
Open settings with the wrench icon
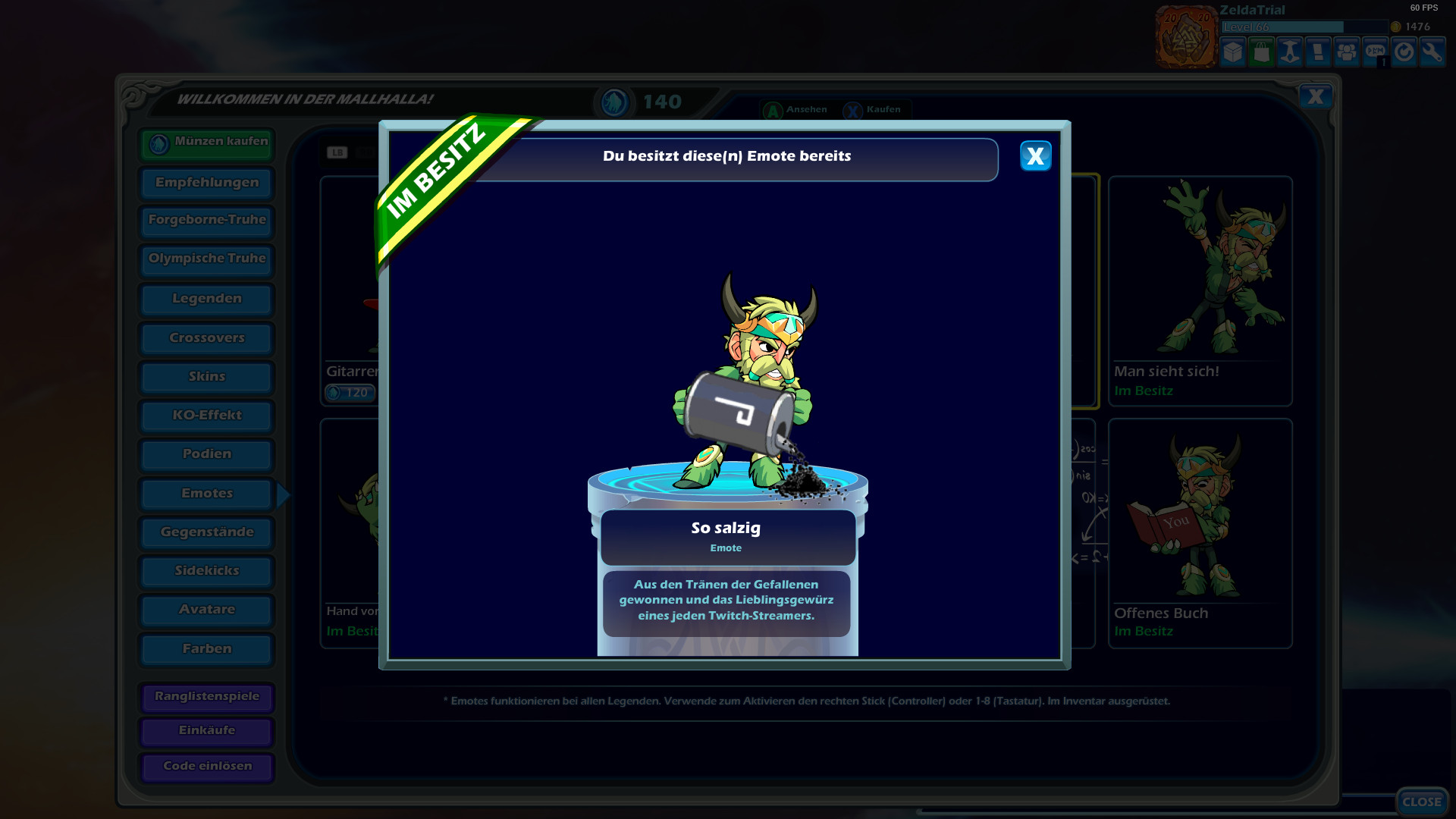point(1432,52)
